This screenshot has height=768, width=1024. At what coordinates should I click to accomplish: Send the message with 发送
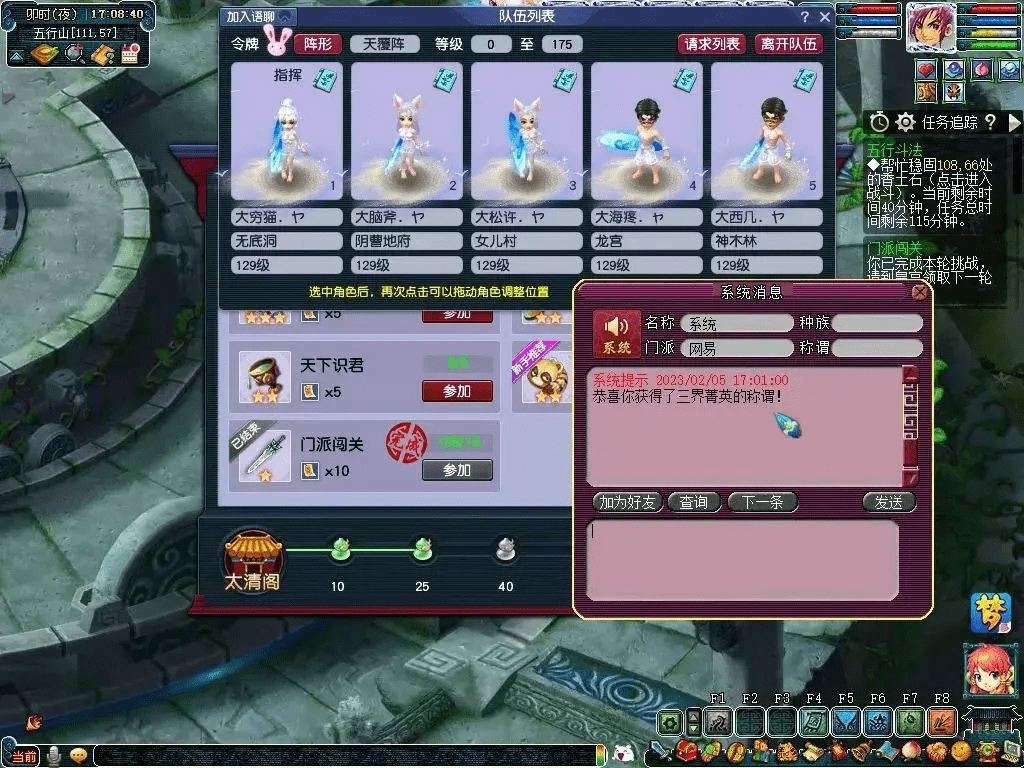888,502
